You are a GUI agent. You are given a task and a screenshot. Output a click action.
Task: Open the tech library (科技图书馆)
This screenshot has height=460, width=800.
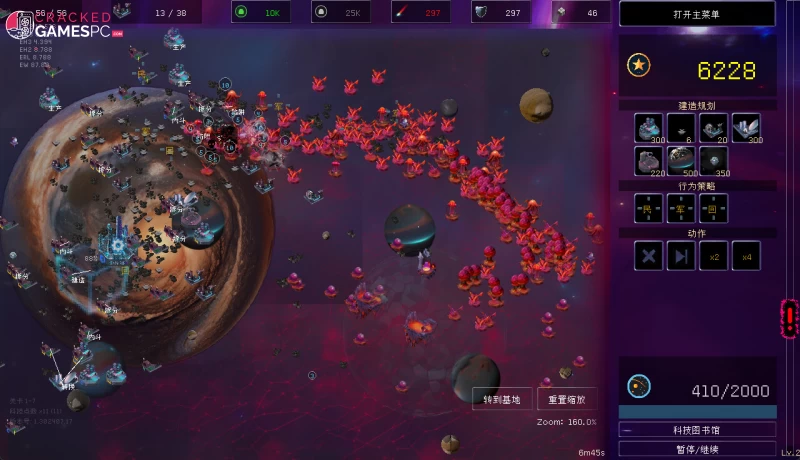point(697,430)
